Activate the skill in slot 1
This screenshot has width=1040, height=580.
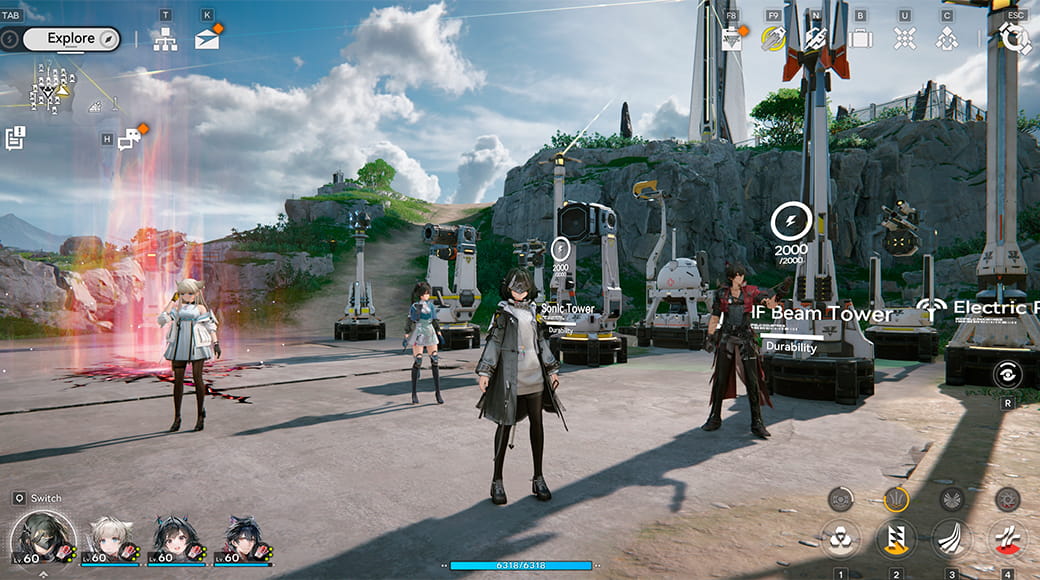click(x=840, y=539)
